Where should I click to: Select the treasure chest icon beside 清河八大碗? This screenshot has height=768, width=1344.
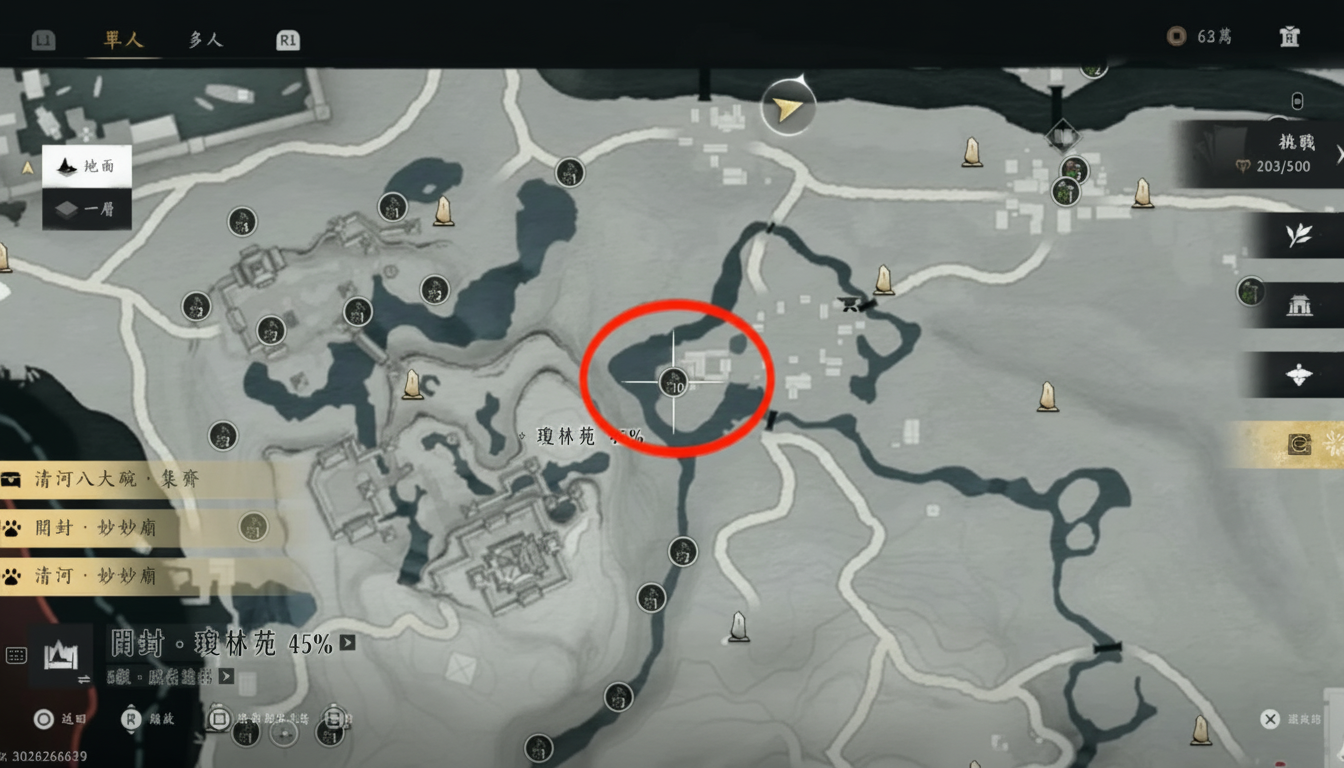pyautogui.click(x=10, y=479)
